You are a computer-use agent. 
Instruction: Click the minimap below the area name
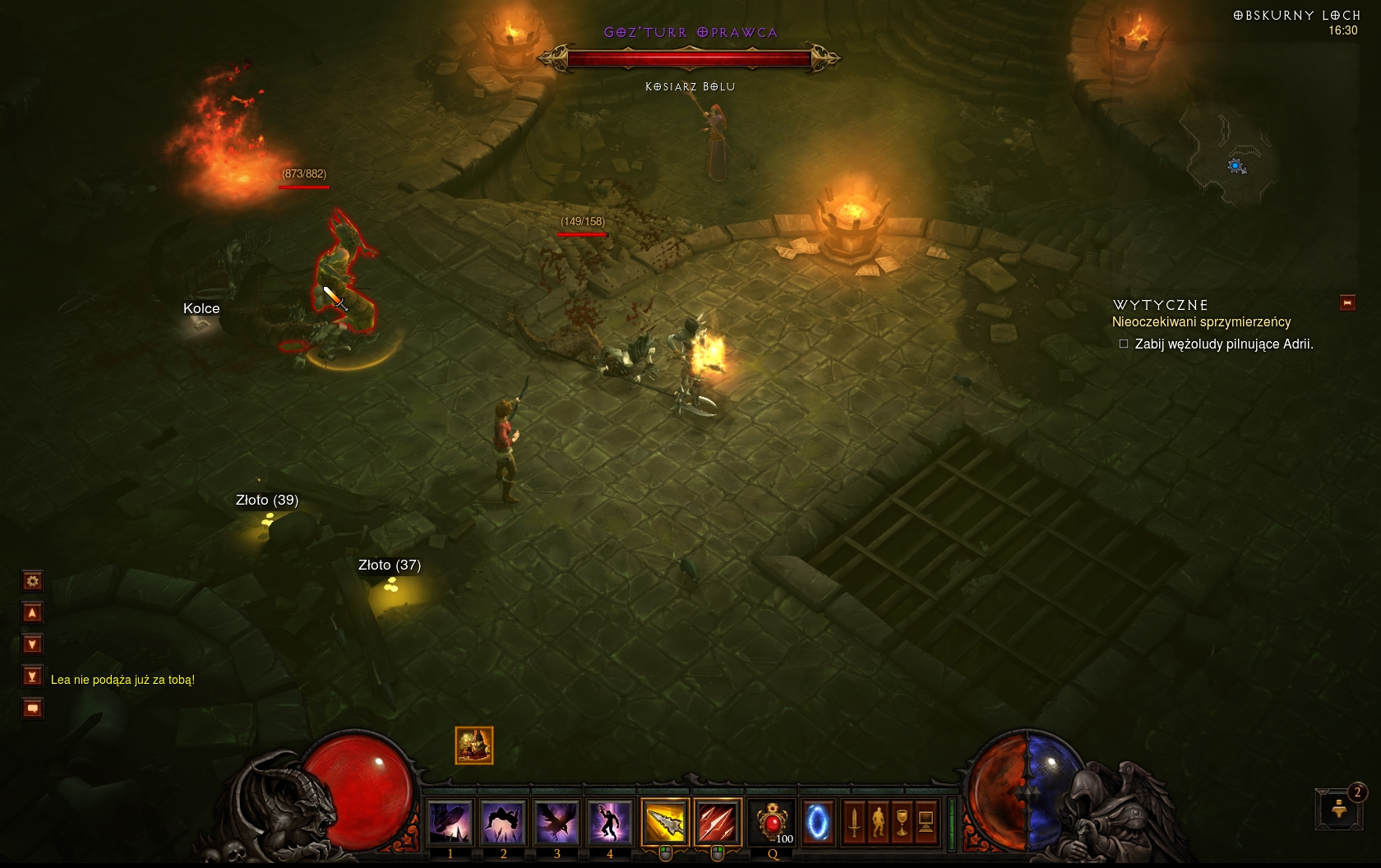(x=1229, y=156)
